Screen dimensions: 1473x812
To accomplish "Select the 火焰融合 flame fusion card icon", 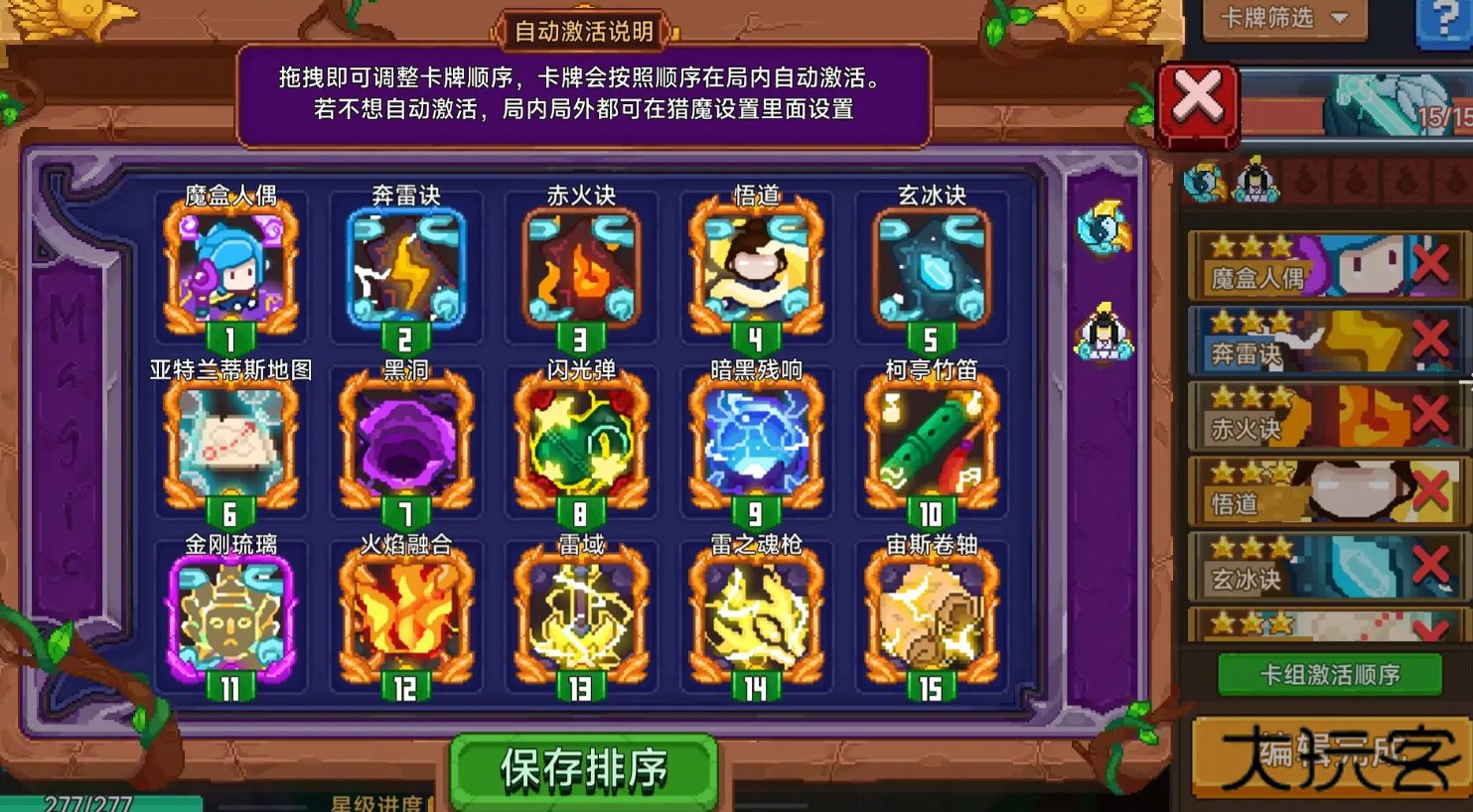I will pos(405,613).
